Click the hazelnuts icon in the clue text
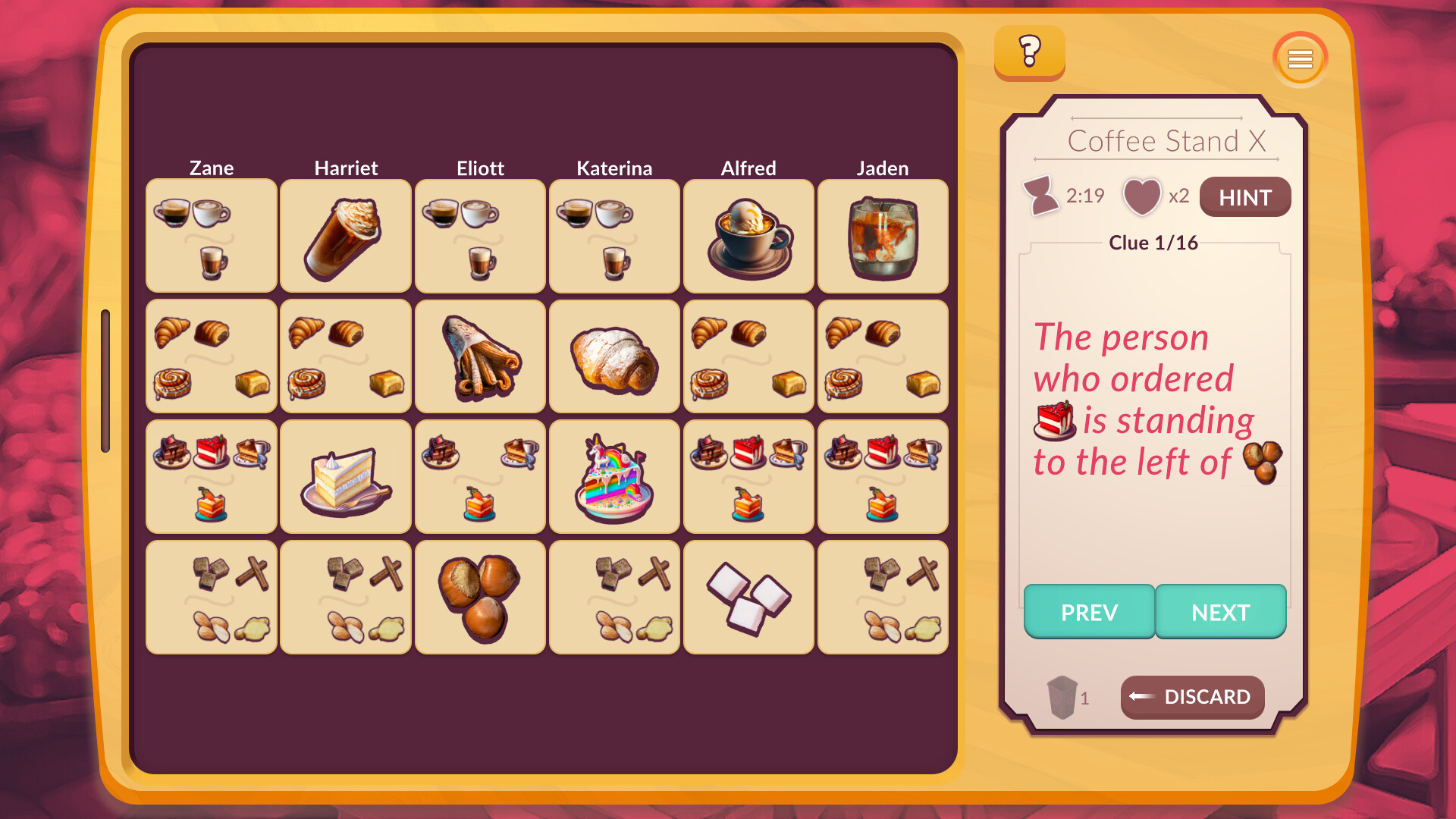Image resolution: width=1456 pixels, height=819 pixels. pos(1263,461)
